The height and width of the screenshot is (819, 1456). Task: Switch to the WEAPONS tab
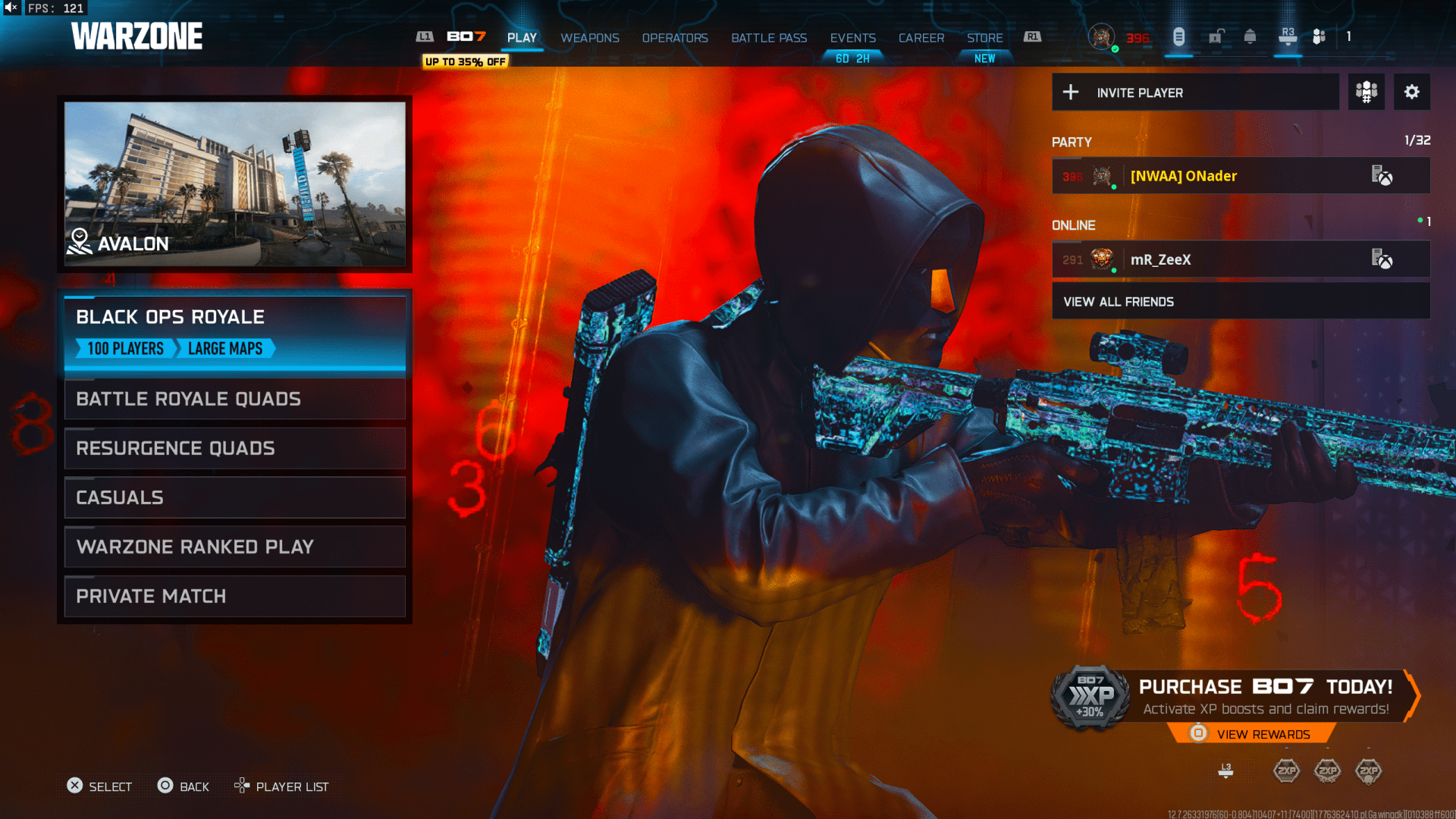click(x=590, y=38)
